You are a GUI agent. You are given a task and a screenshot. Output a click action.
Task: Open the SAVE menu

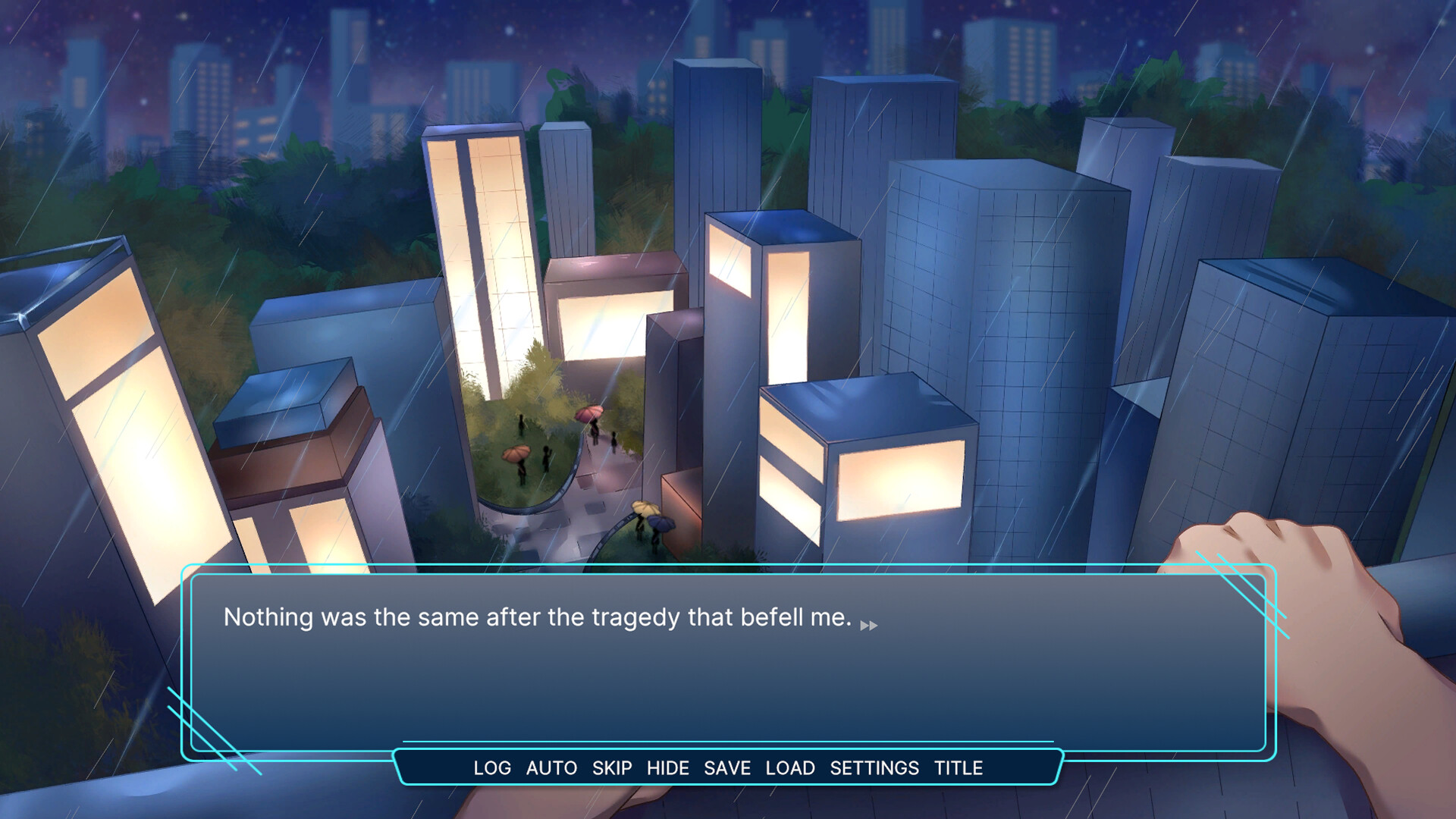[726, 768]
